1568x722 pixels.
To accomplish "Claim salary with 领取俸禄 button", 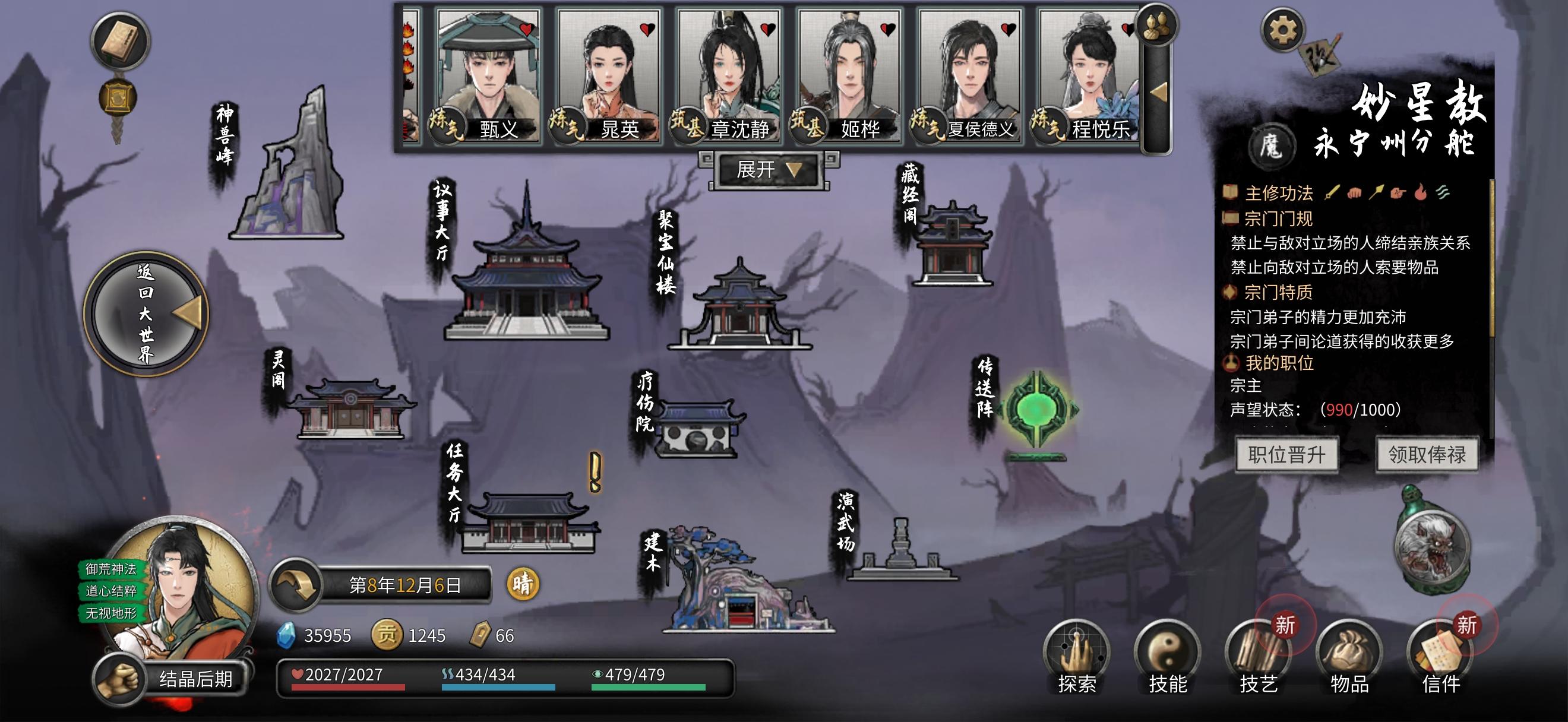I will click(1427, 454).
